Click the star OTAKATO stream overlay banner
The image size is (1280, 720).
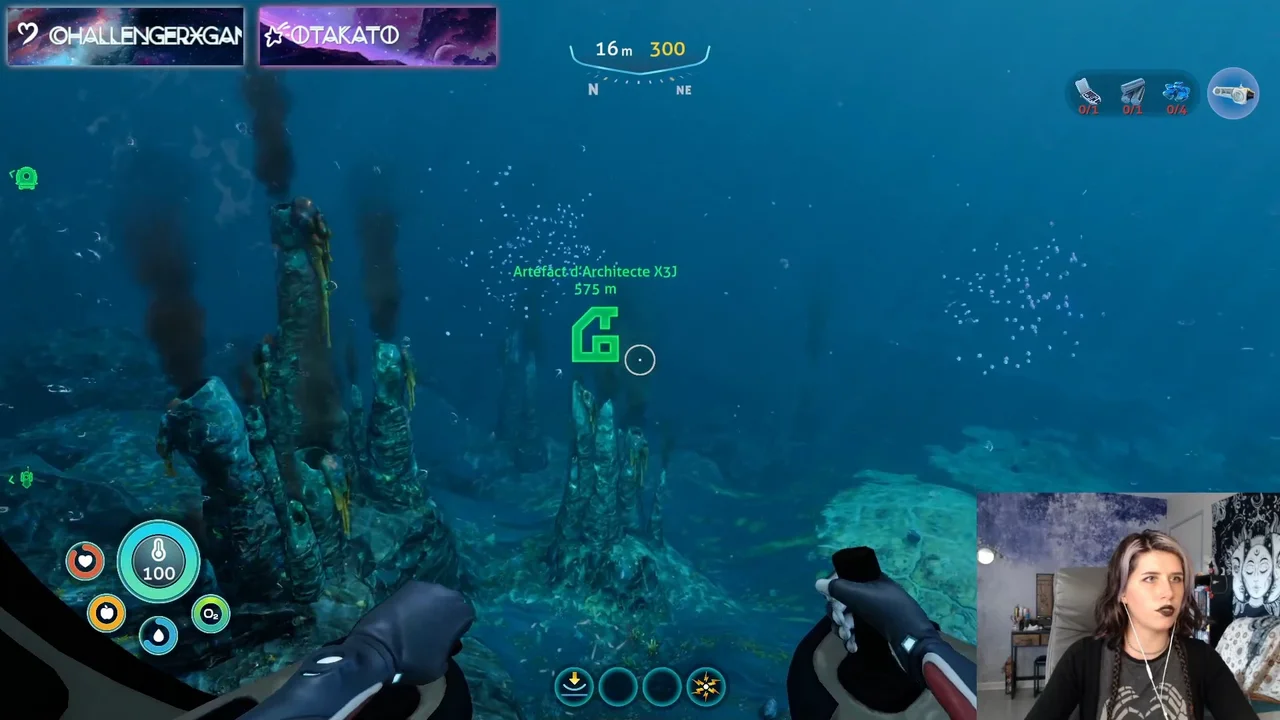[378, 37]
